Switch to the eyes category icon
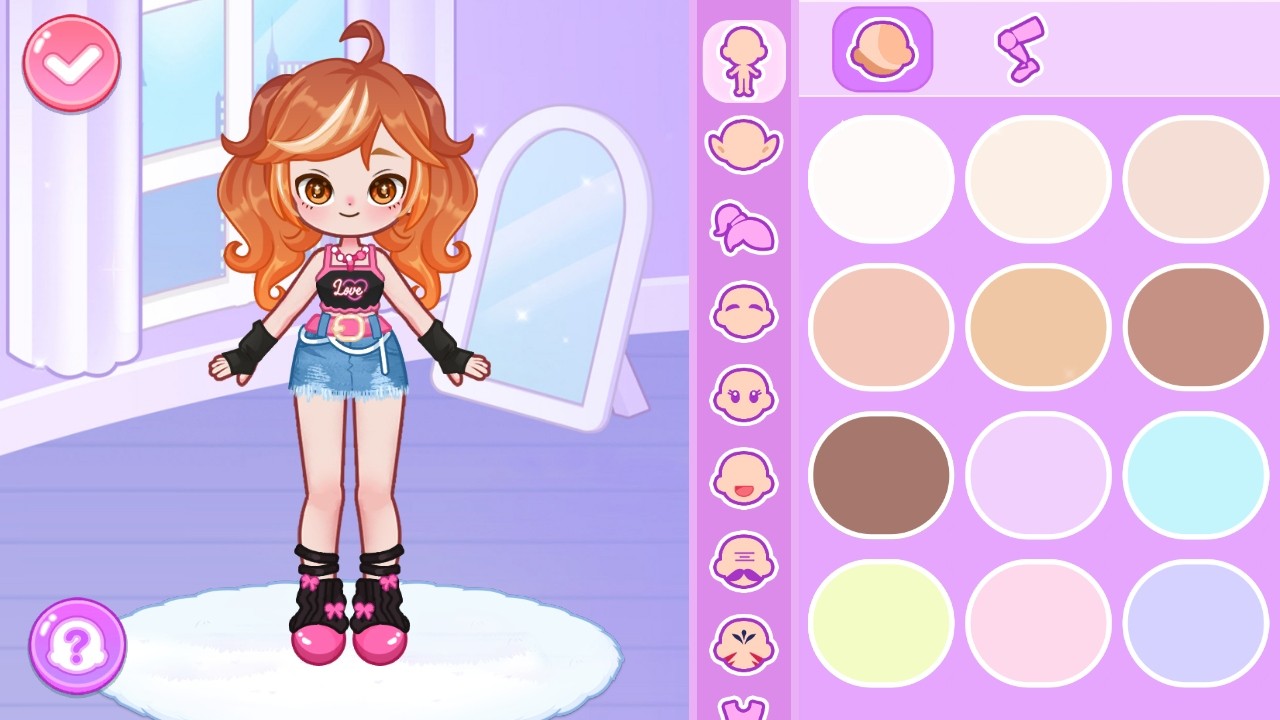 click(743, 394)
